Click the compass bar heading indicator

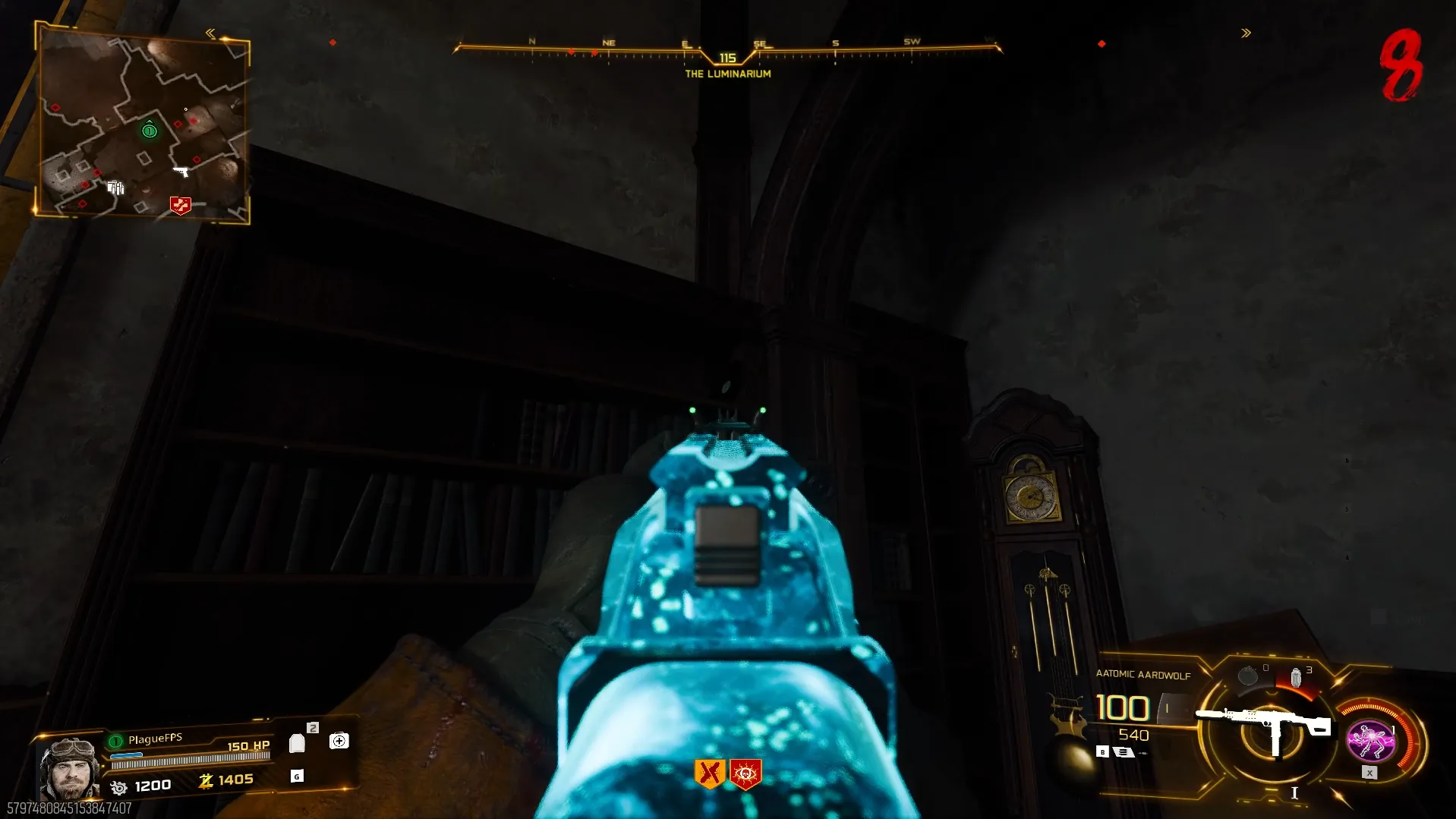pos(727,58)
